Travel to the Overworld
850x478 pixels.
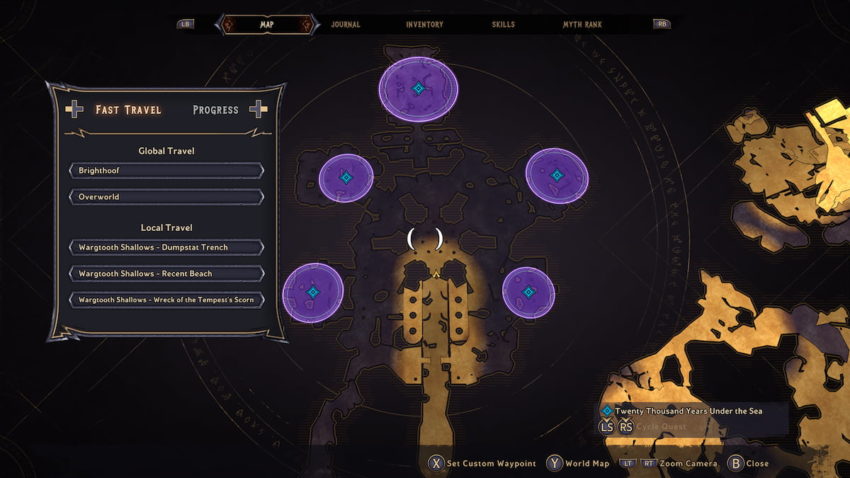[166, 197]
